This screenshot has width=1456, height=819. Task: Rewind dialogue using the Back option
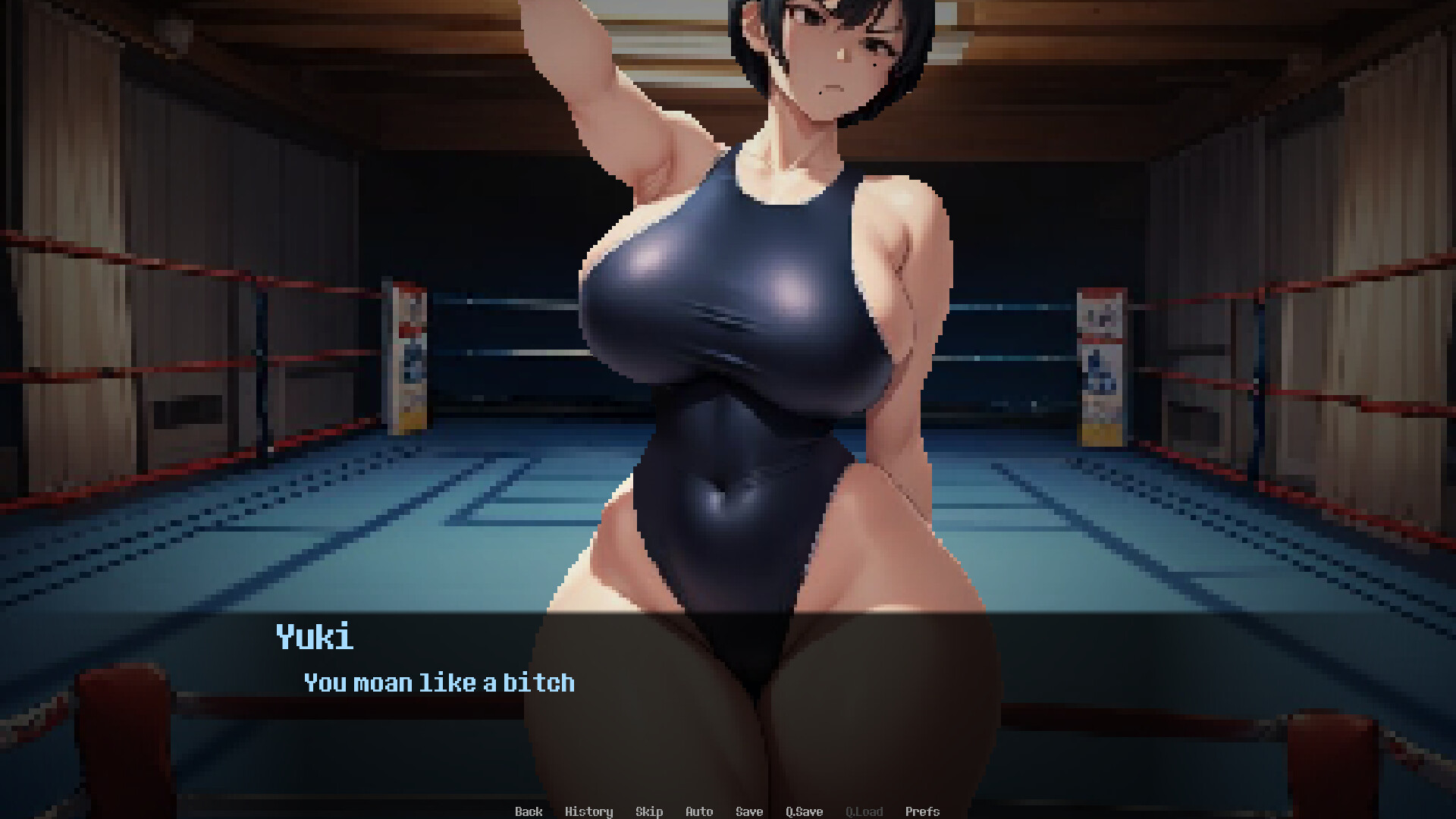[x=529, y=811]
